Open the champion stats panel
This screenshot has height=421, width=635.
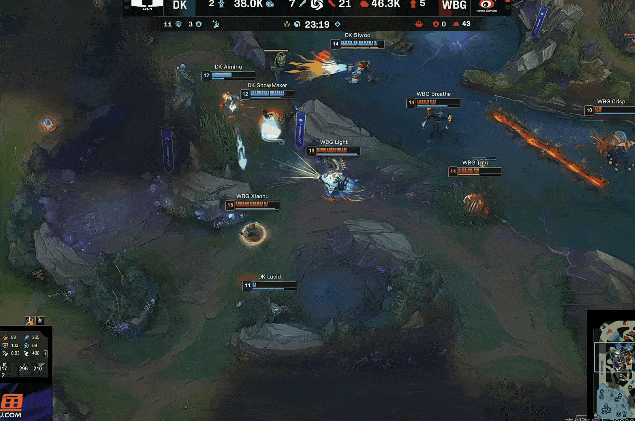click(x=26, y=353)
